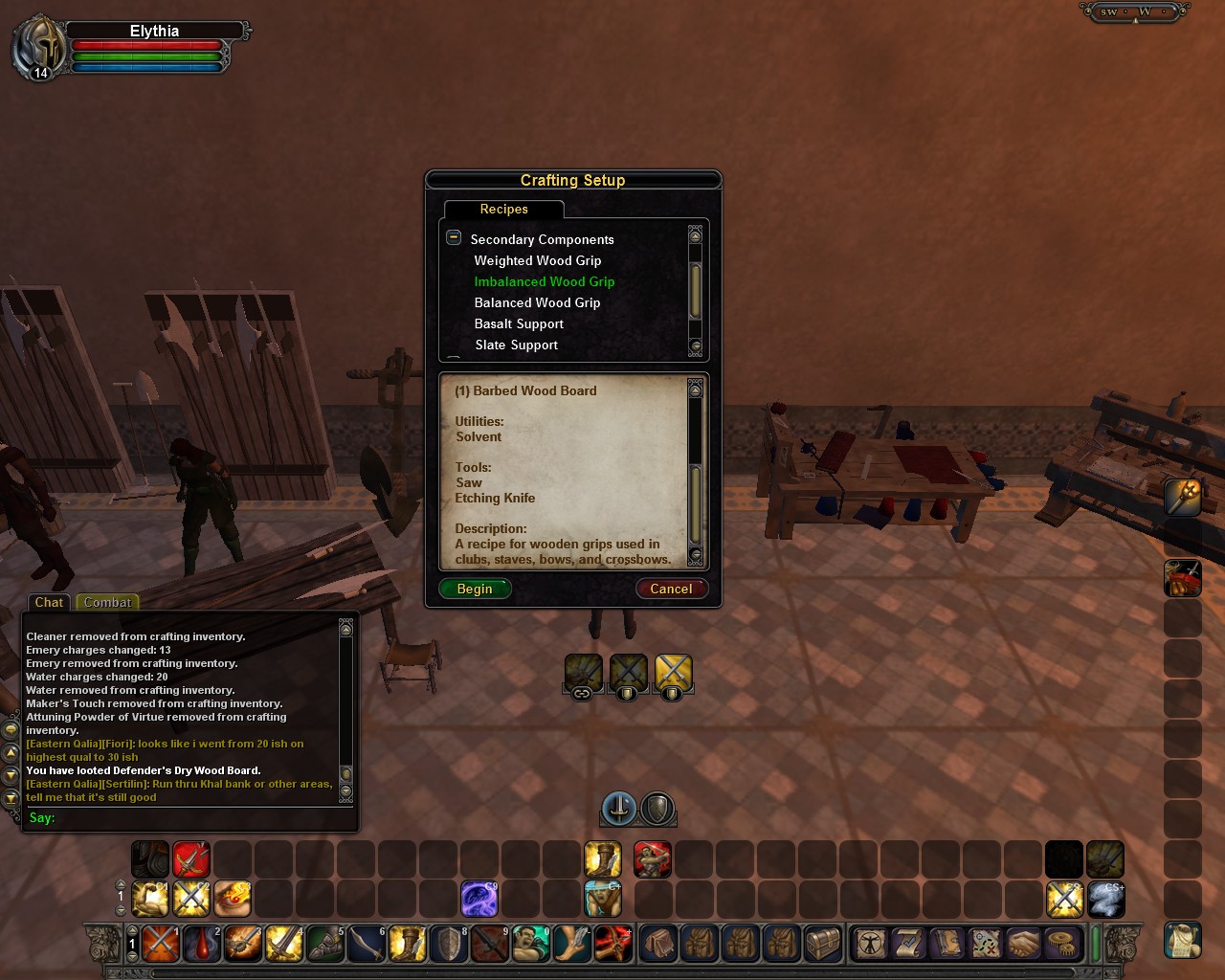Image resolution: width=1225 pixels, height=980 pixels.
Task: Use the red blood drop ability in slot 2
Action: coord(202,944)
